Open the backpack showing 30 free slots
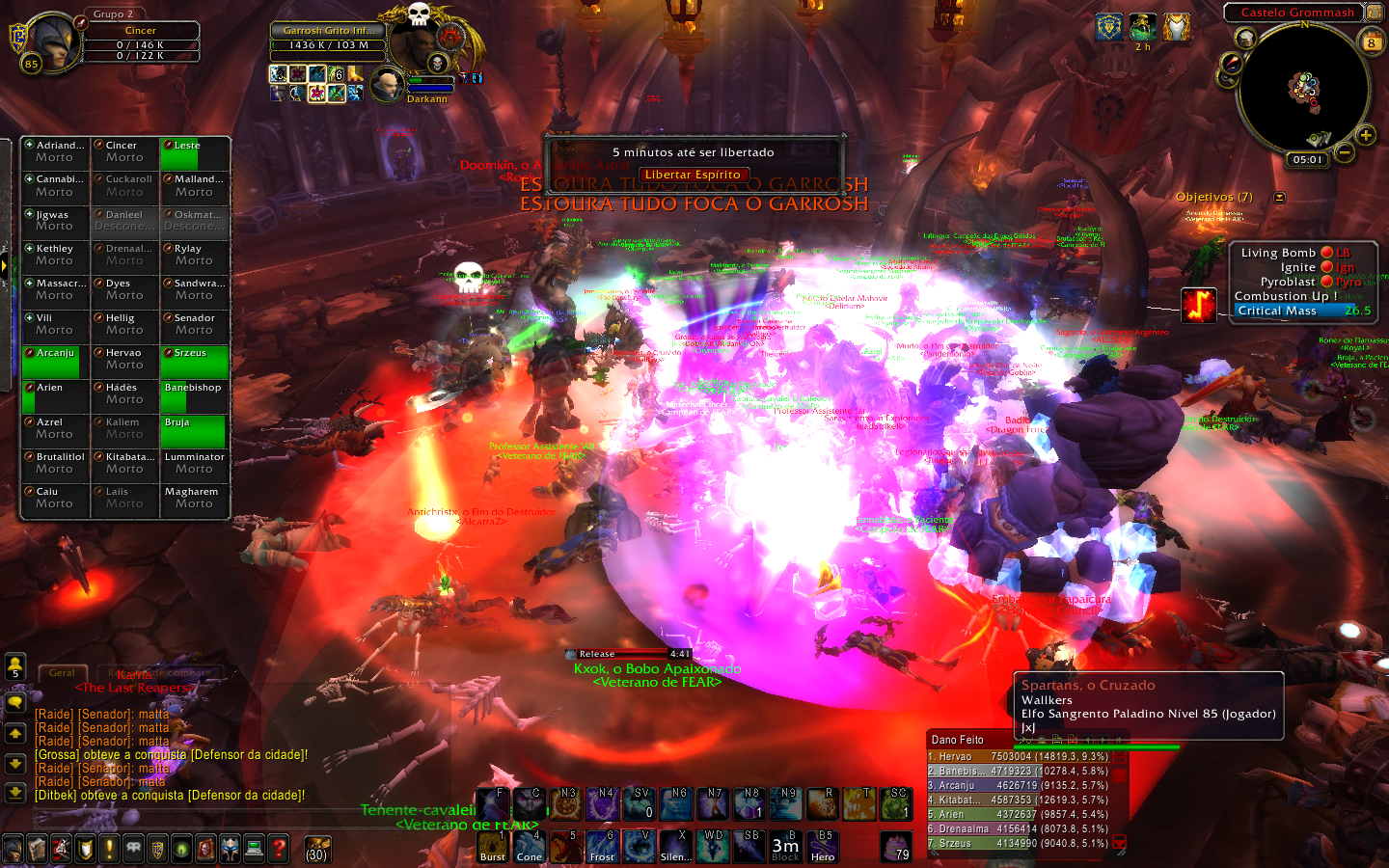The width and height of the screenshot is (1389, 868). point(317,850)
